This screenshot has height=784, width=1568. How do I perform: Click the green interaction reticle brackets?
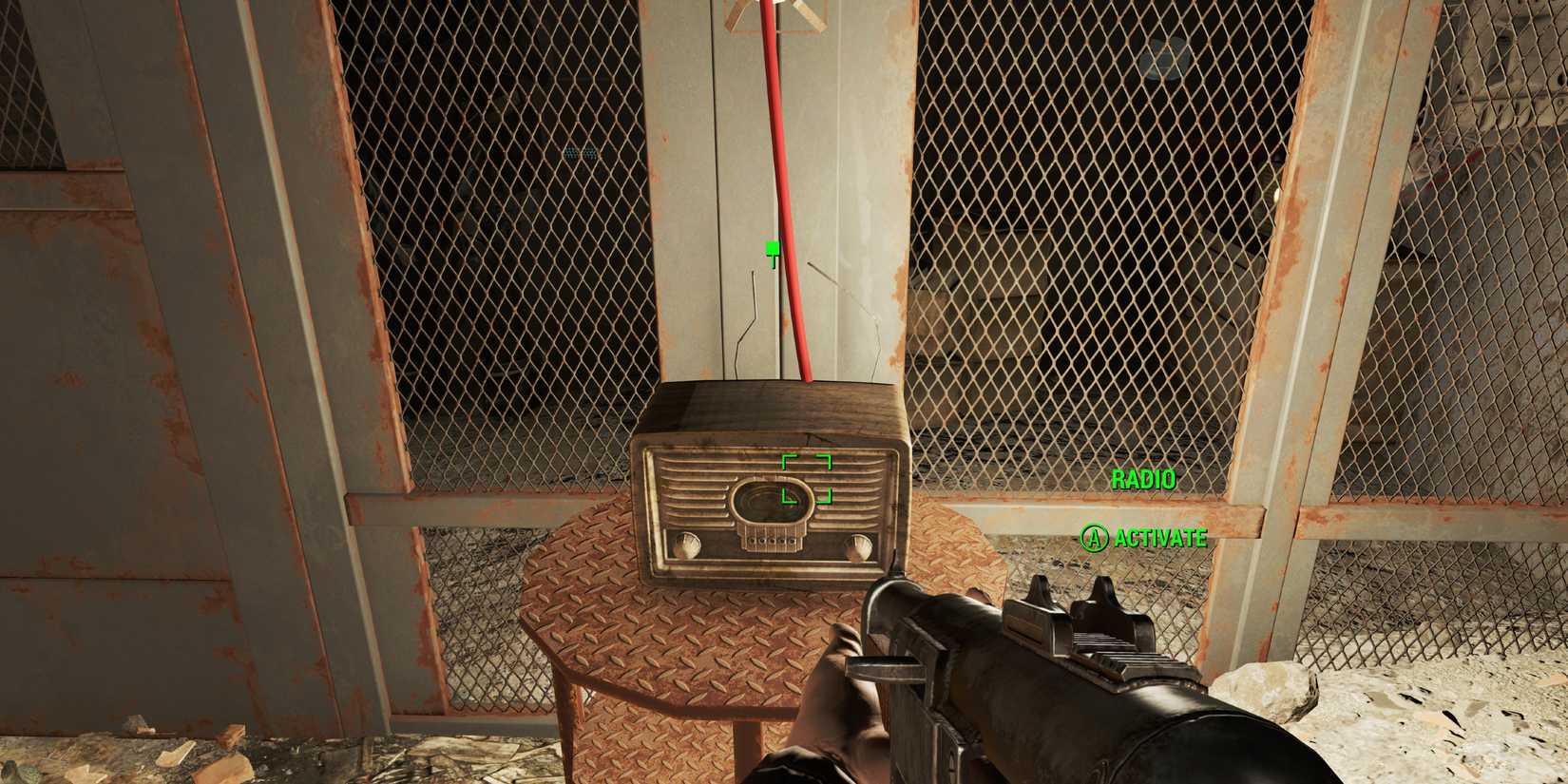[x=806, y=479]
